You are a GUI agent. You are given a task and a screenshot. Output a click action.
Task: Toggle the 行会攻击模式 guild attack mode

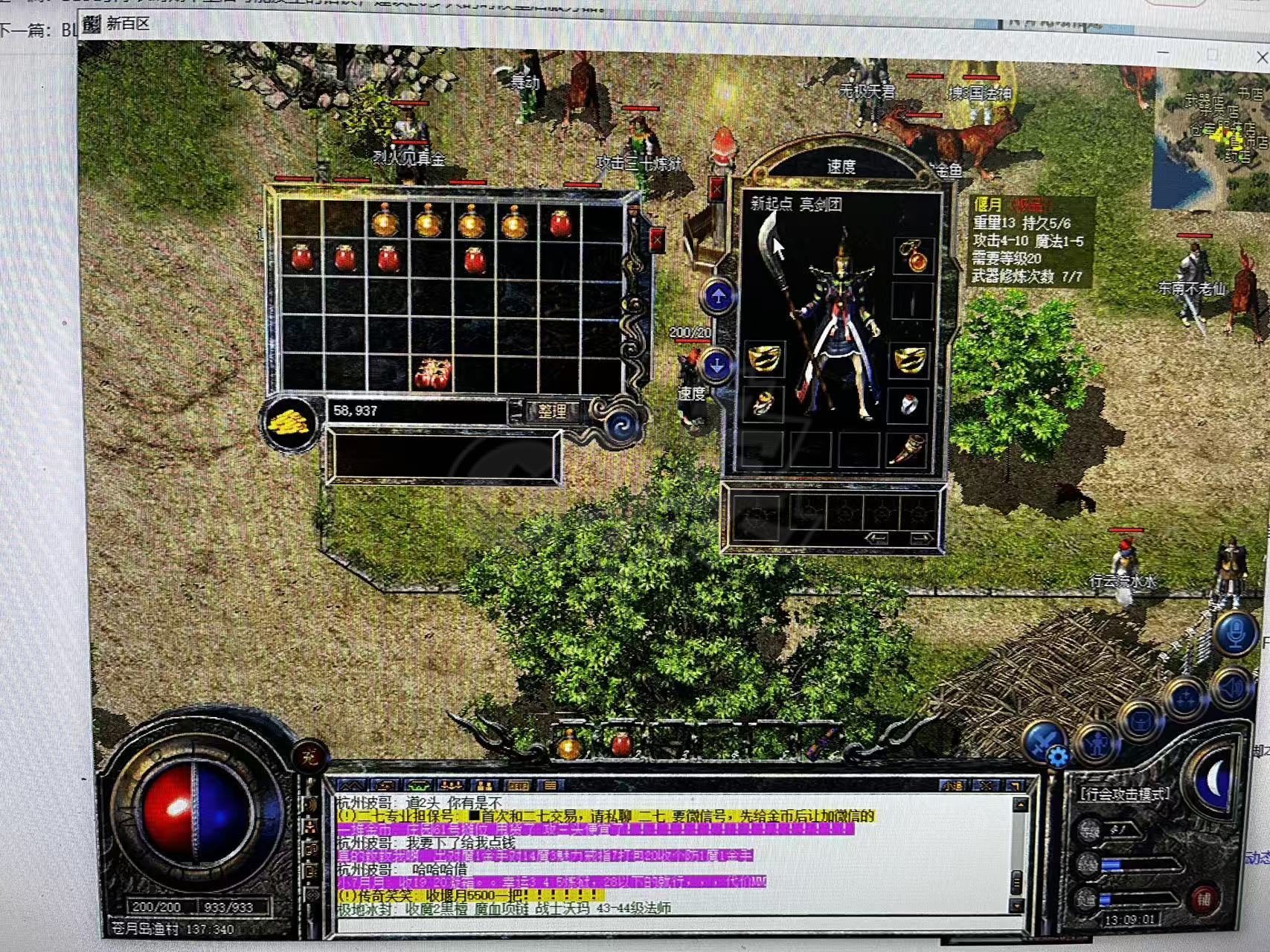pos(1123,794)
